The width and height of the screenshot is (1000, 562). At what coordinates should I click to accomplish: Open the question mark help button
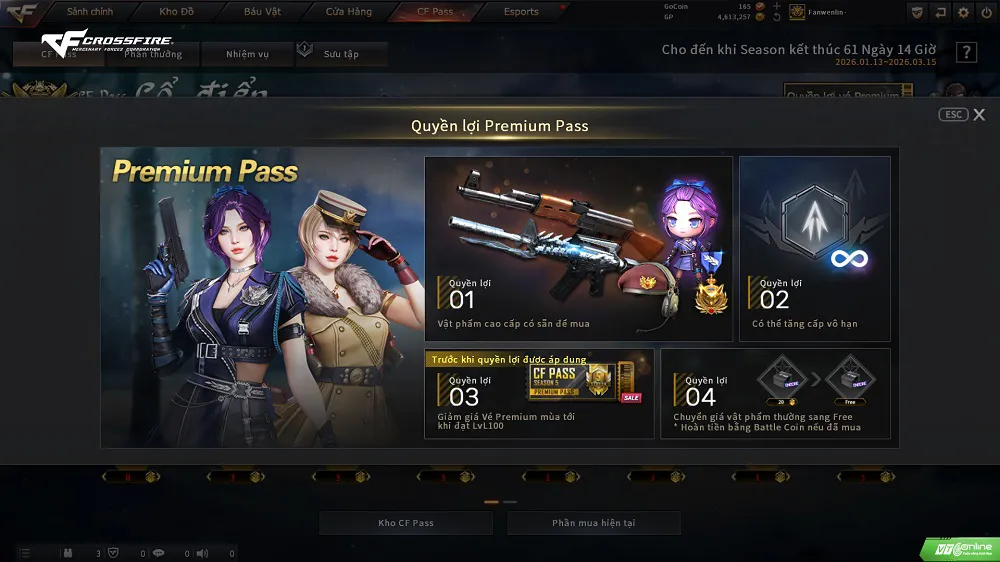pos(966,52)
